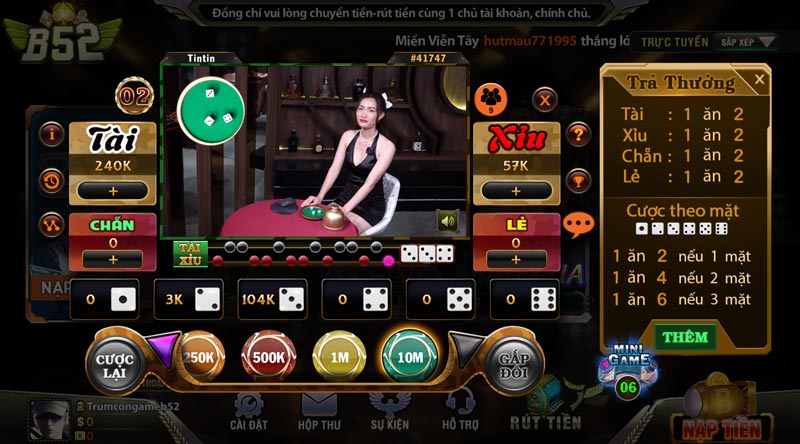Pick the 1M chip
This screenshot has width=800, height=444.
[x=339, y=357]
